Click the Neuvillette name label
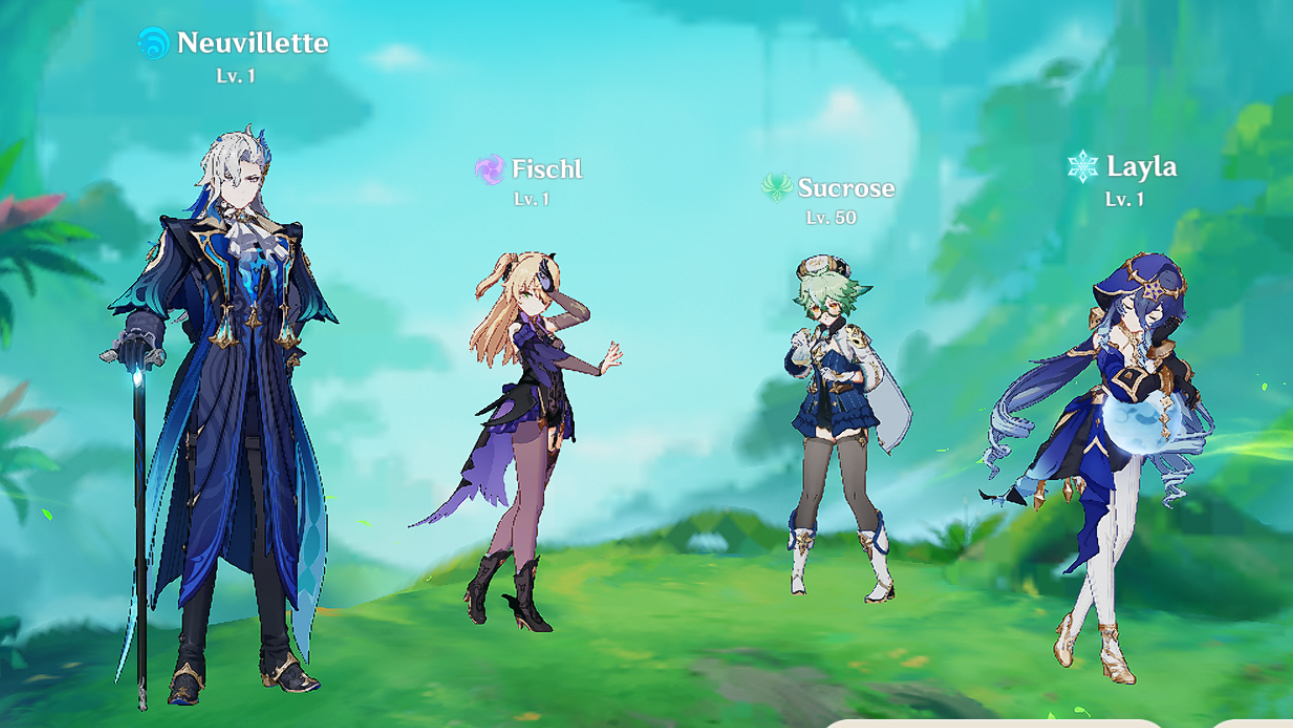1293x728 pixels. (252, 44)
